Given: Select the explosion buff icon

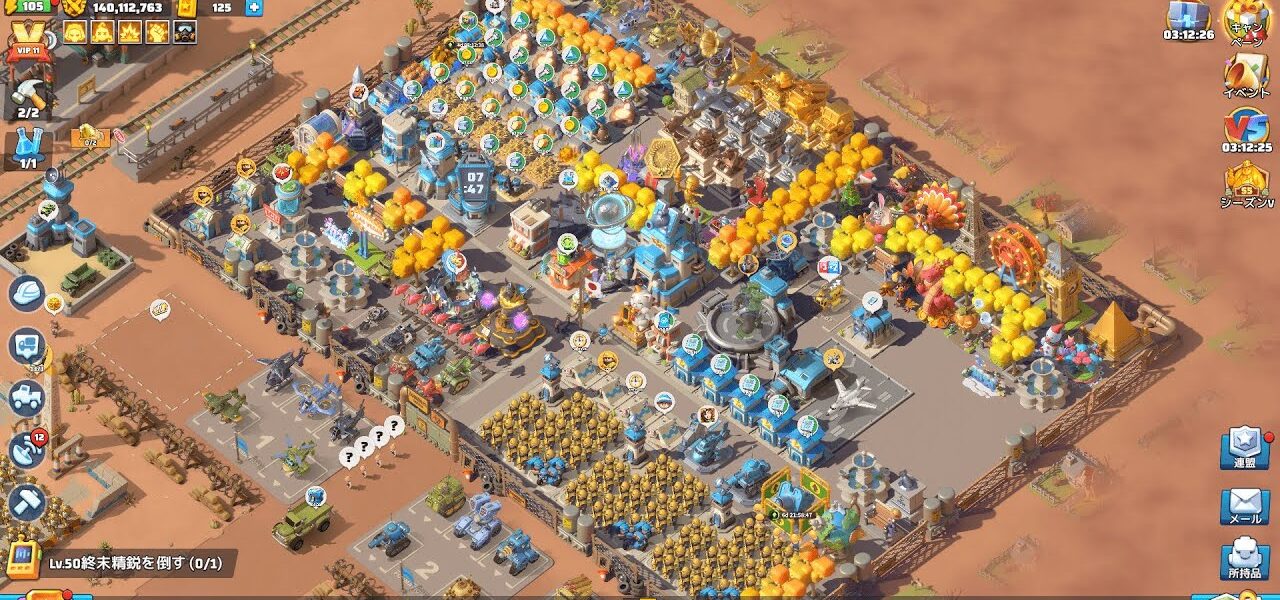Looking at the screenshot, I should pyautogui.click(x=130, y=32).
